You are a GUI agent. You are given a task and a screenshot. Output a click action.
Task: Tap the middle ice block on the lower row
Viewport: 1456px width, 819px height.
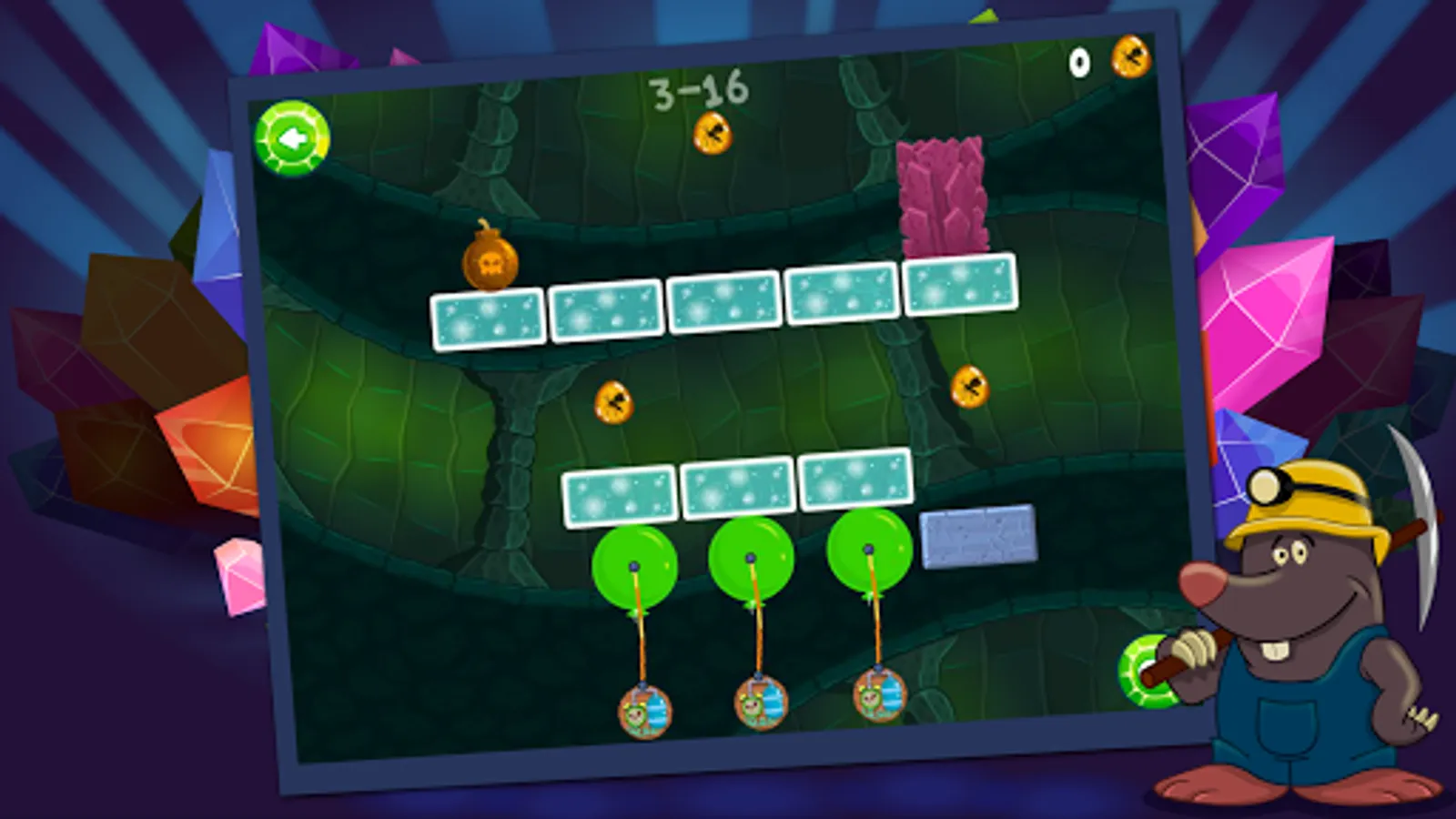coord(737,490)
